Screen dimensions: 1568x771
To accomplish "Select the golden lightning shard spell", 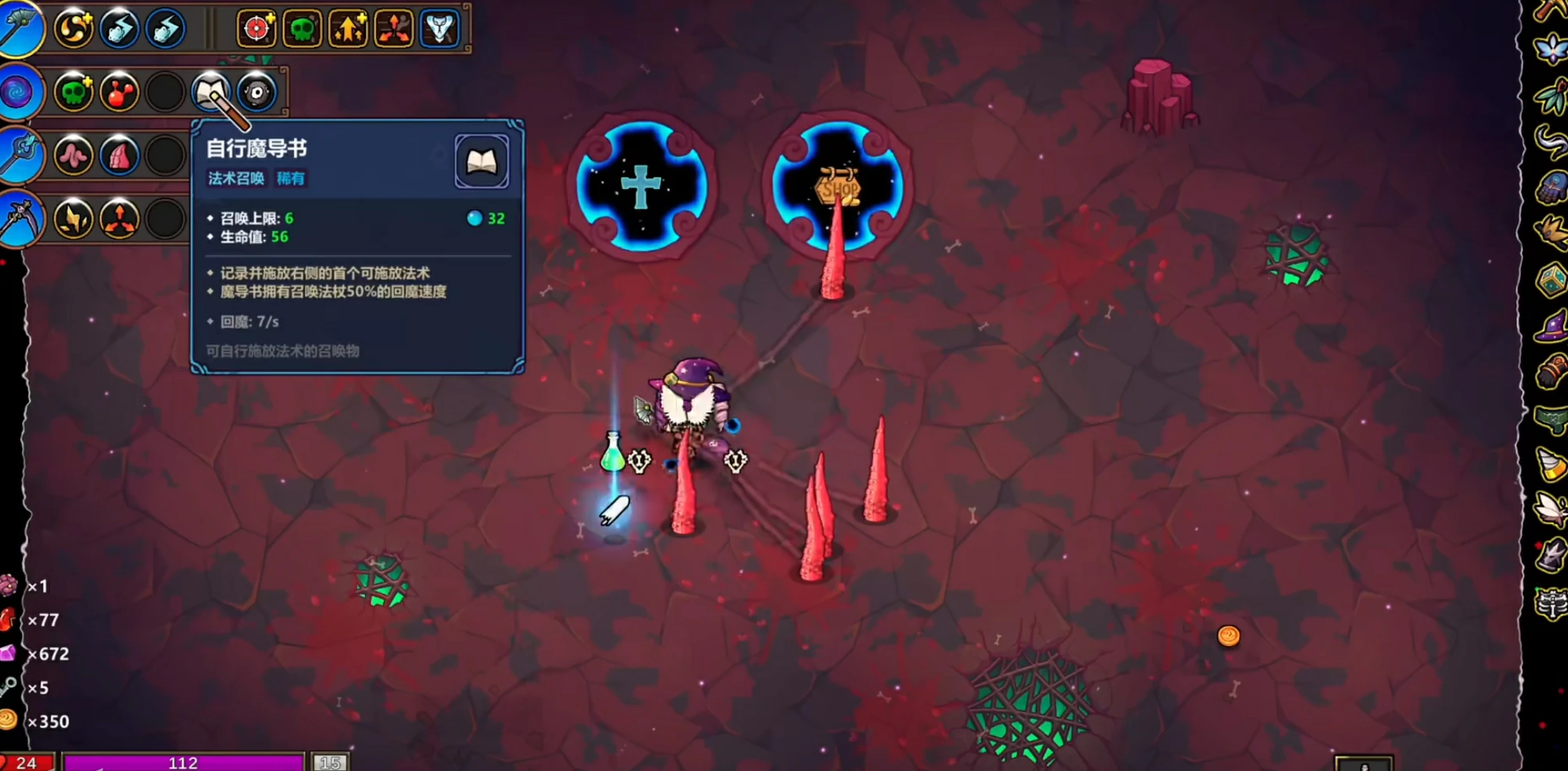I will [x=73, y=220].
